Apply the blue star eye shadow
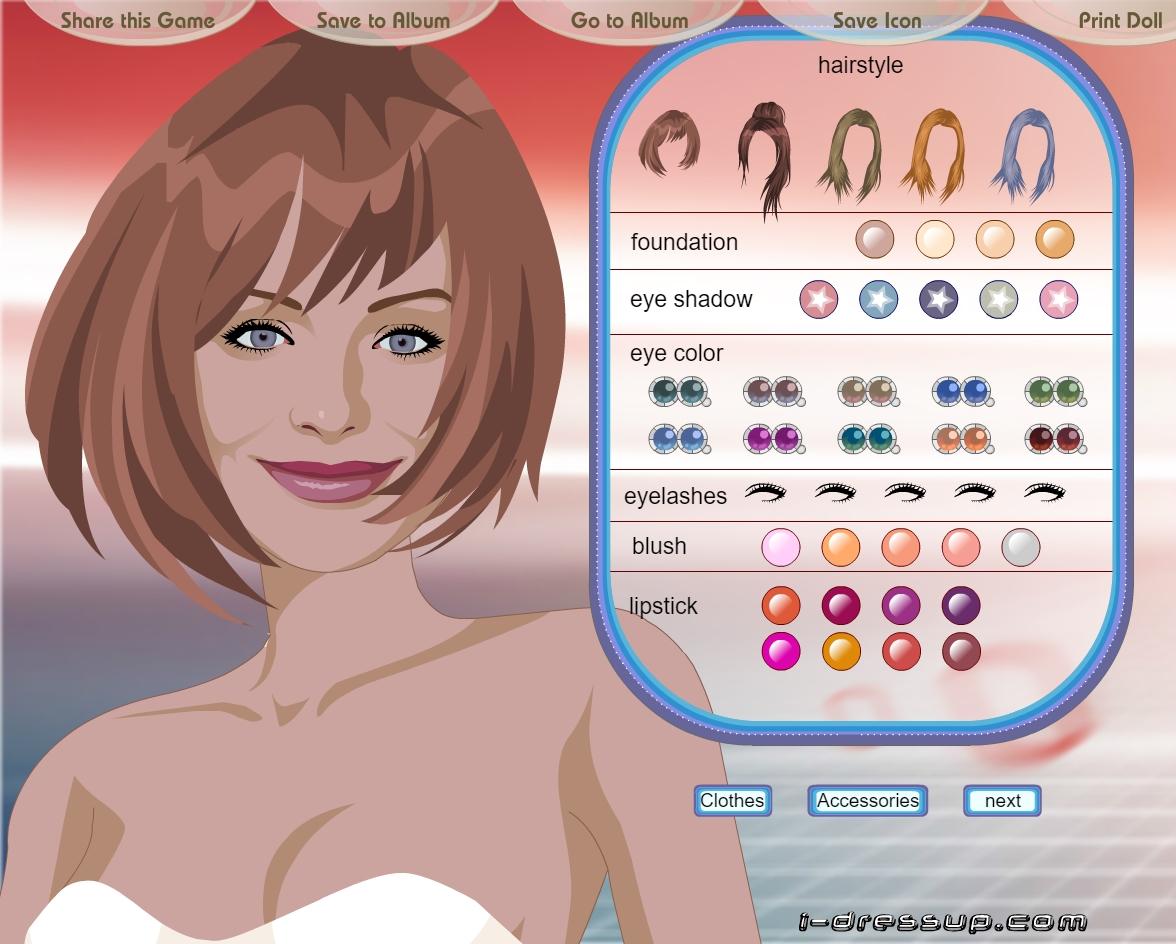 tap(878, 299)
